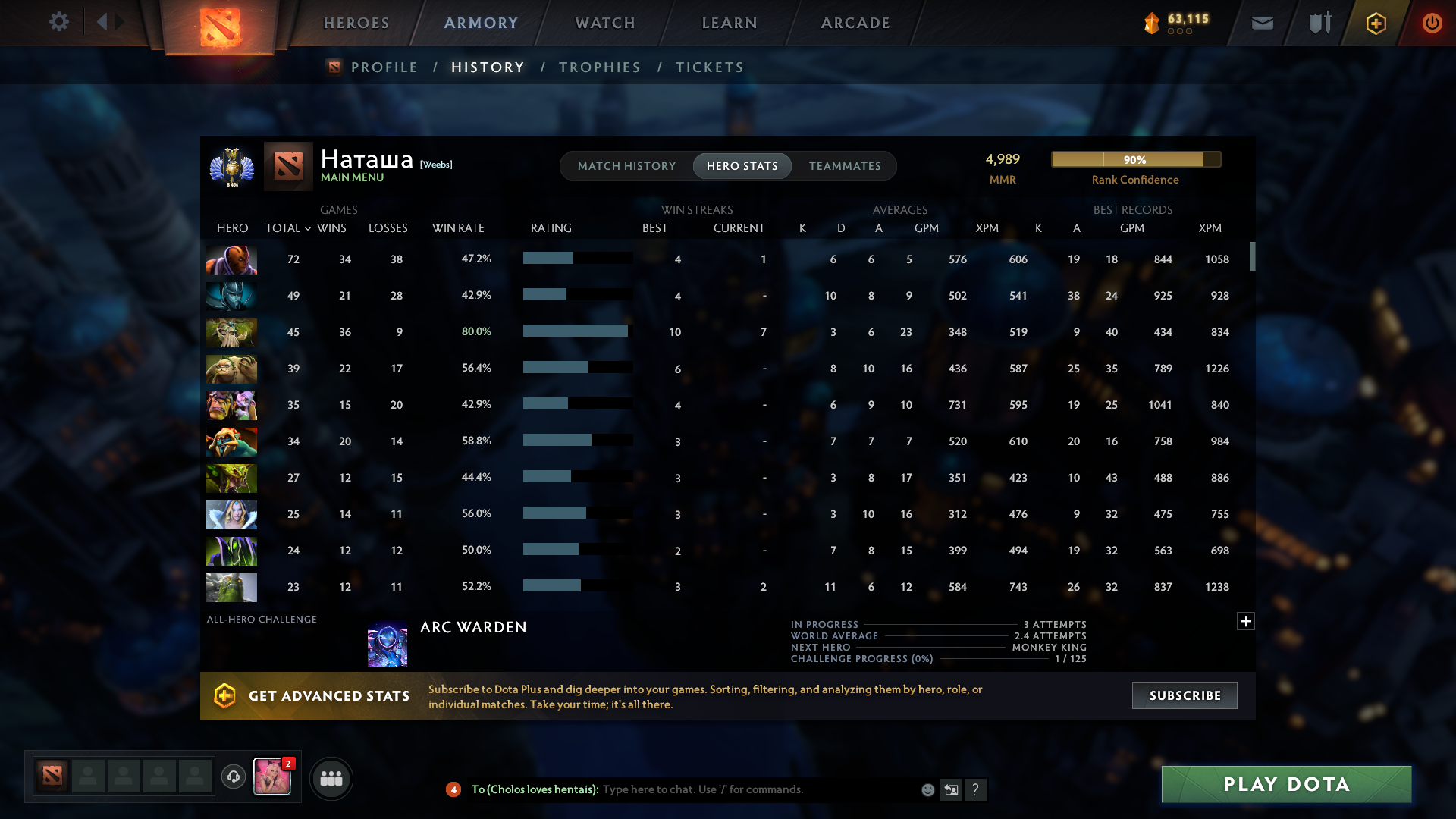1456x819 pixels.
Task: Switch to the ARCADE menu
Action: pyautogui.click(x=855, y=23)
